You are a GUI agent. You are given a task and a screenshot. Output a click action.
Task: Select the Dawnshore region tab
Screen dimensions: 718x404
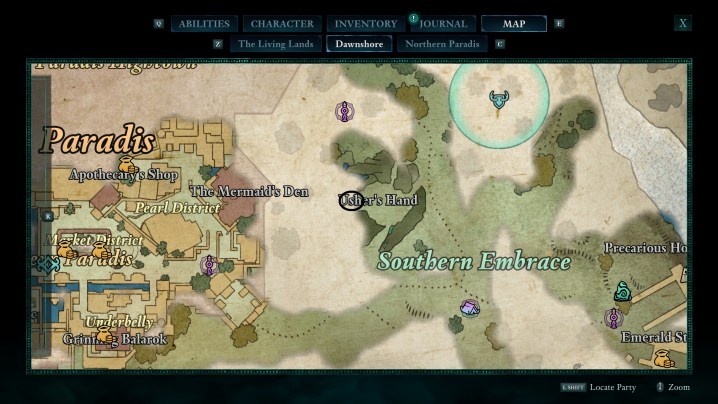point(360,44)
